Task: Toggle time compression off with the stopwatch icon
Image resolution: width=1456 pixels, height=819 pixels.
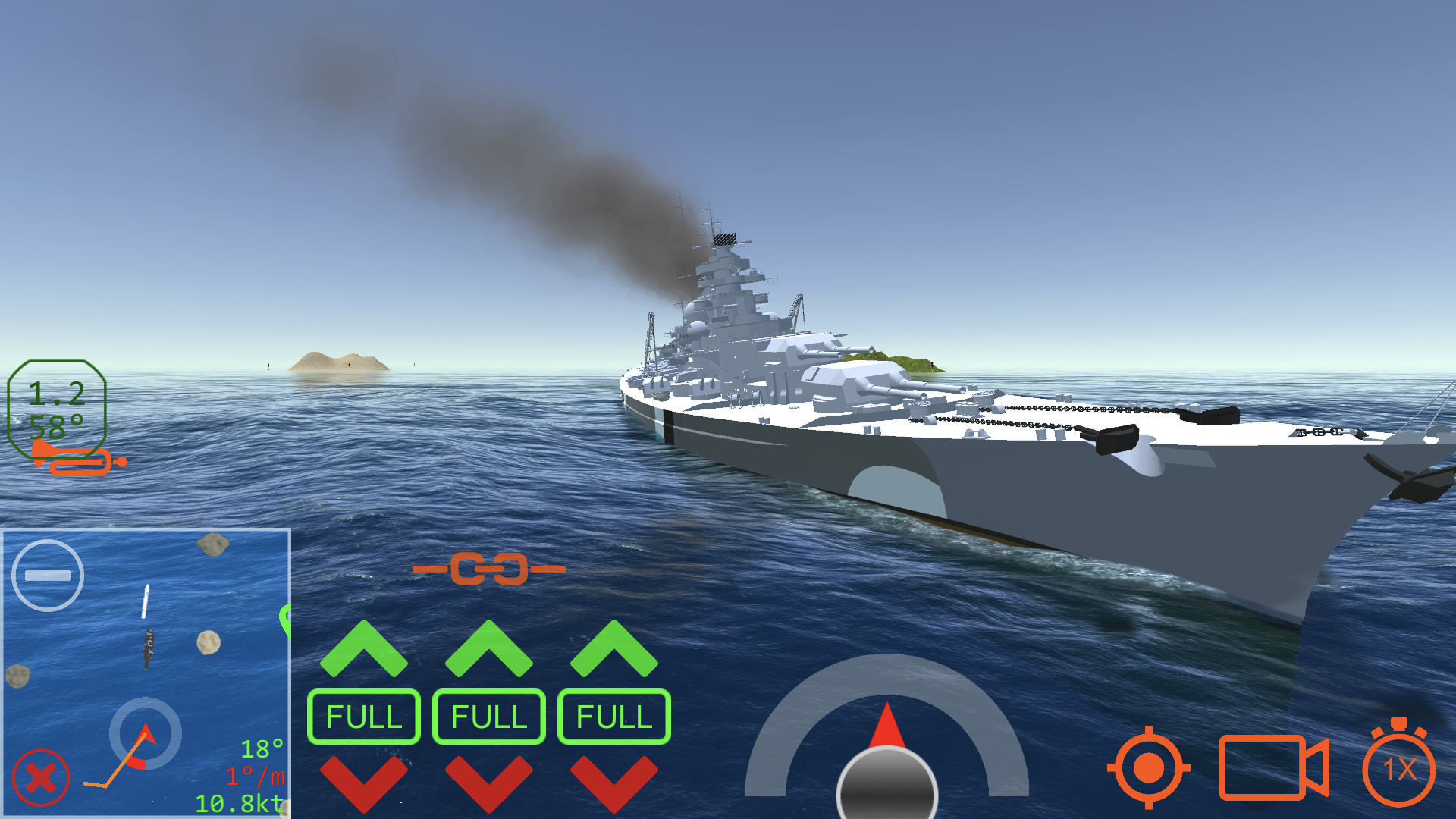Action: click(1400, 768)
